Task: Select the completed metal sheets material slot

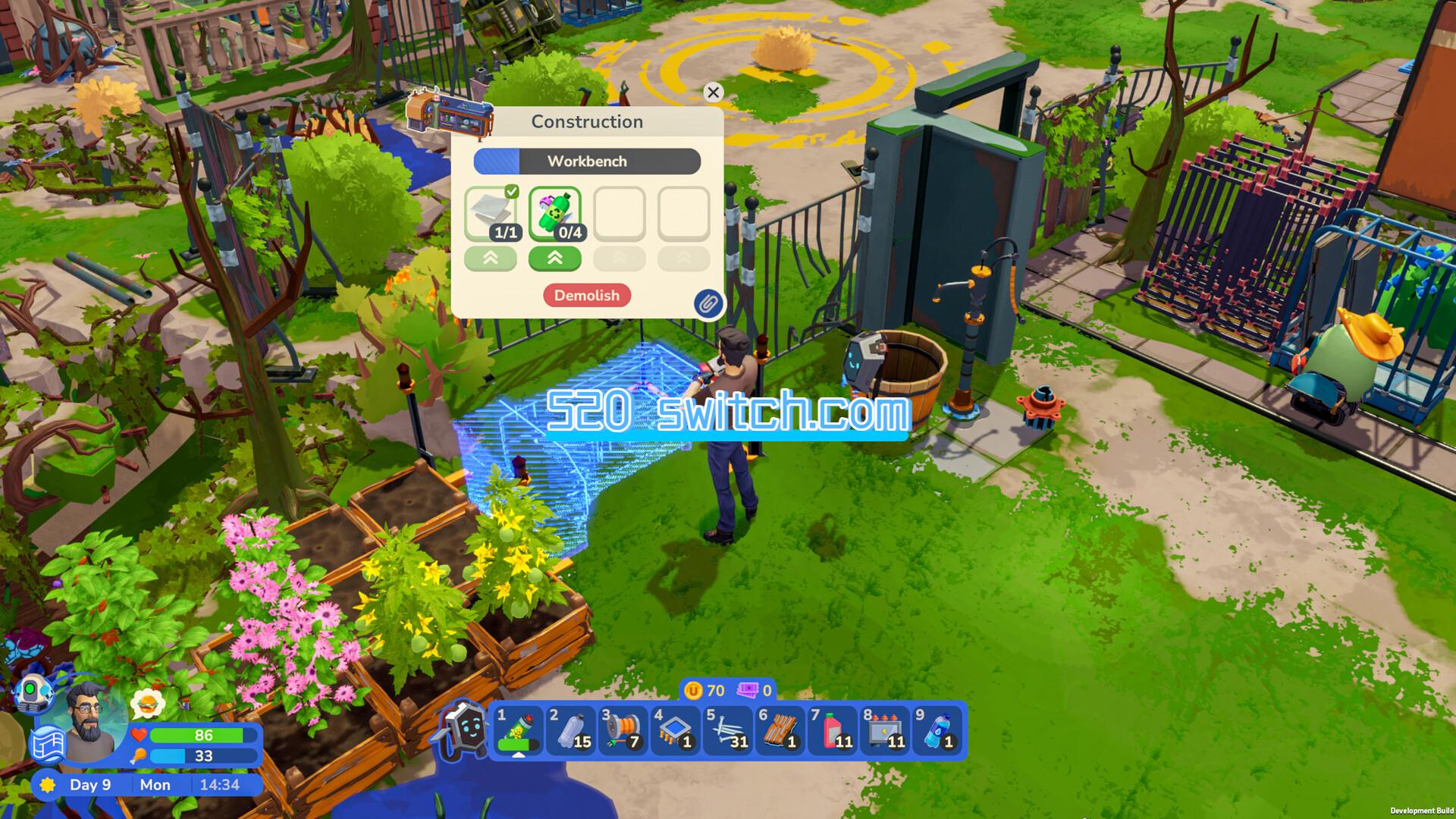Action: (491, 214)
